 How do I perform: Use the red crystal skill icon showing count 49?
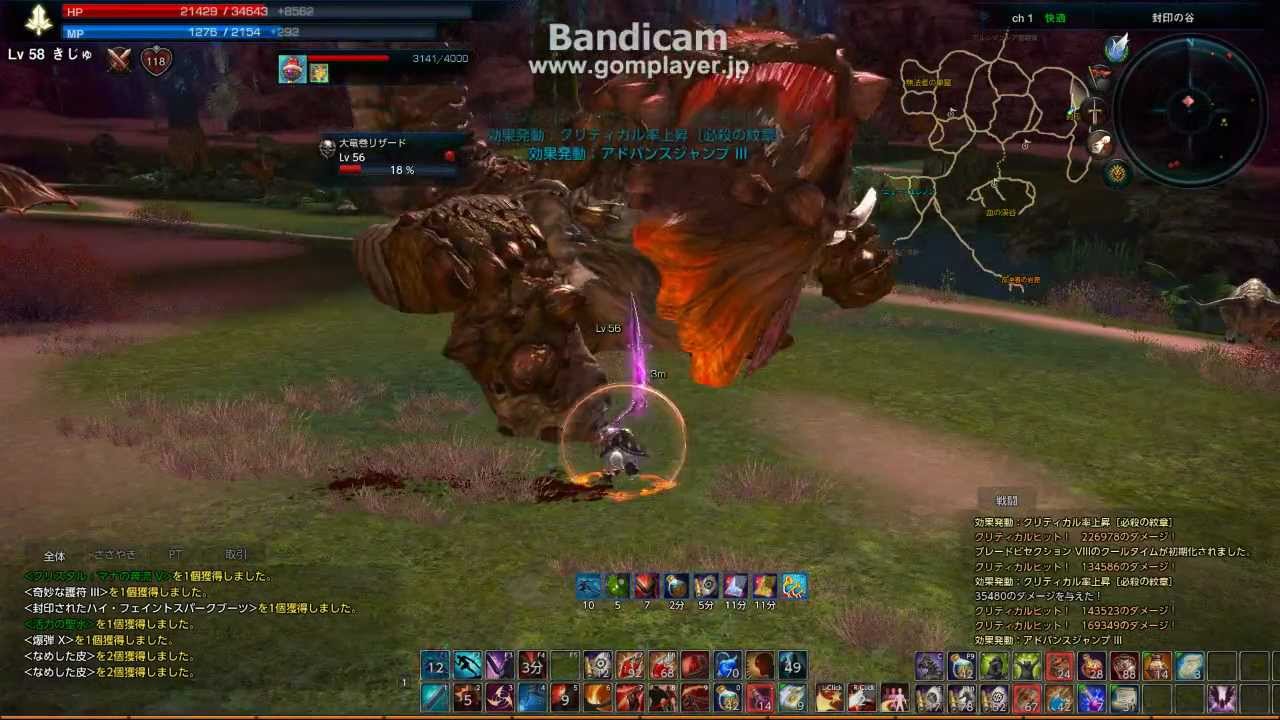[791, 667]
